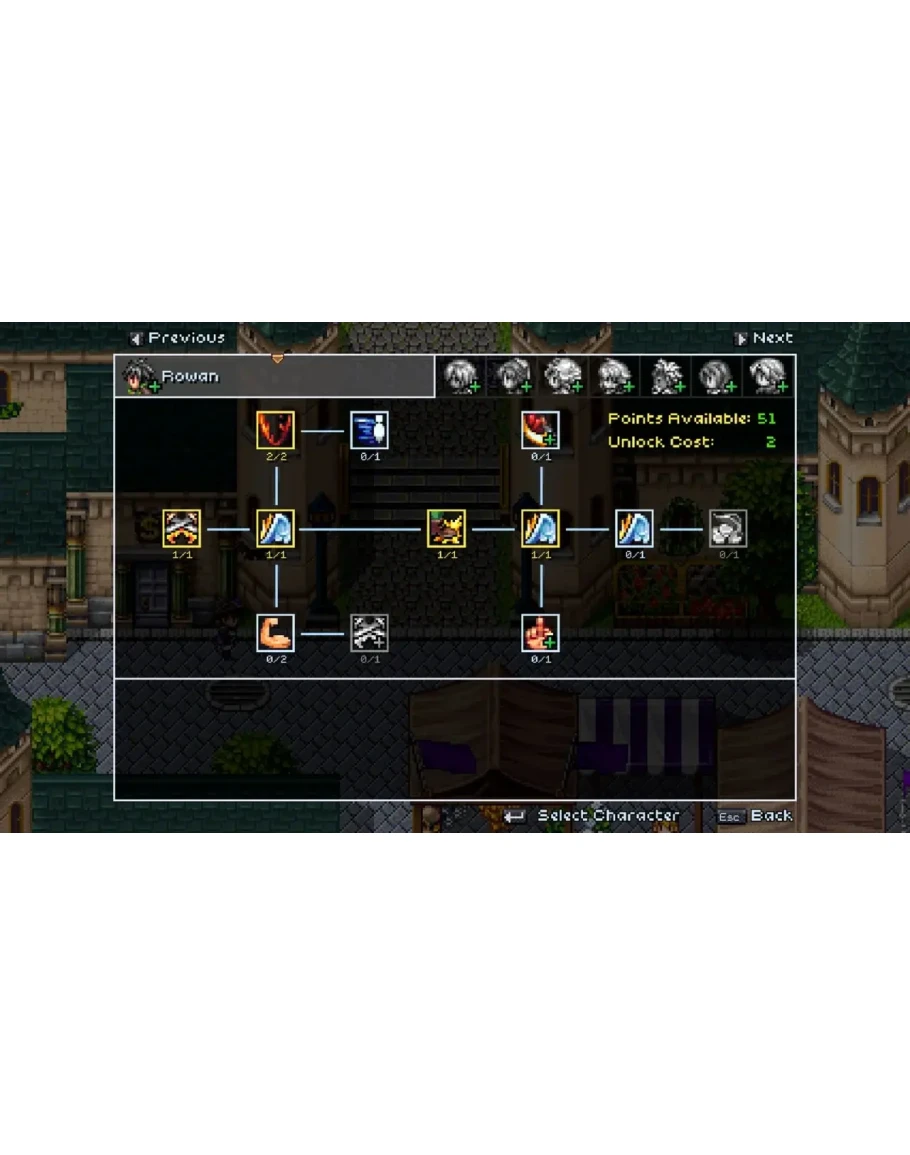Unlock the hand with green plus skill

(x=540, y=633)
